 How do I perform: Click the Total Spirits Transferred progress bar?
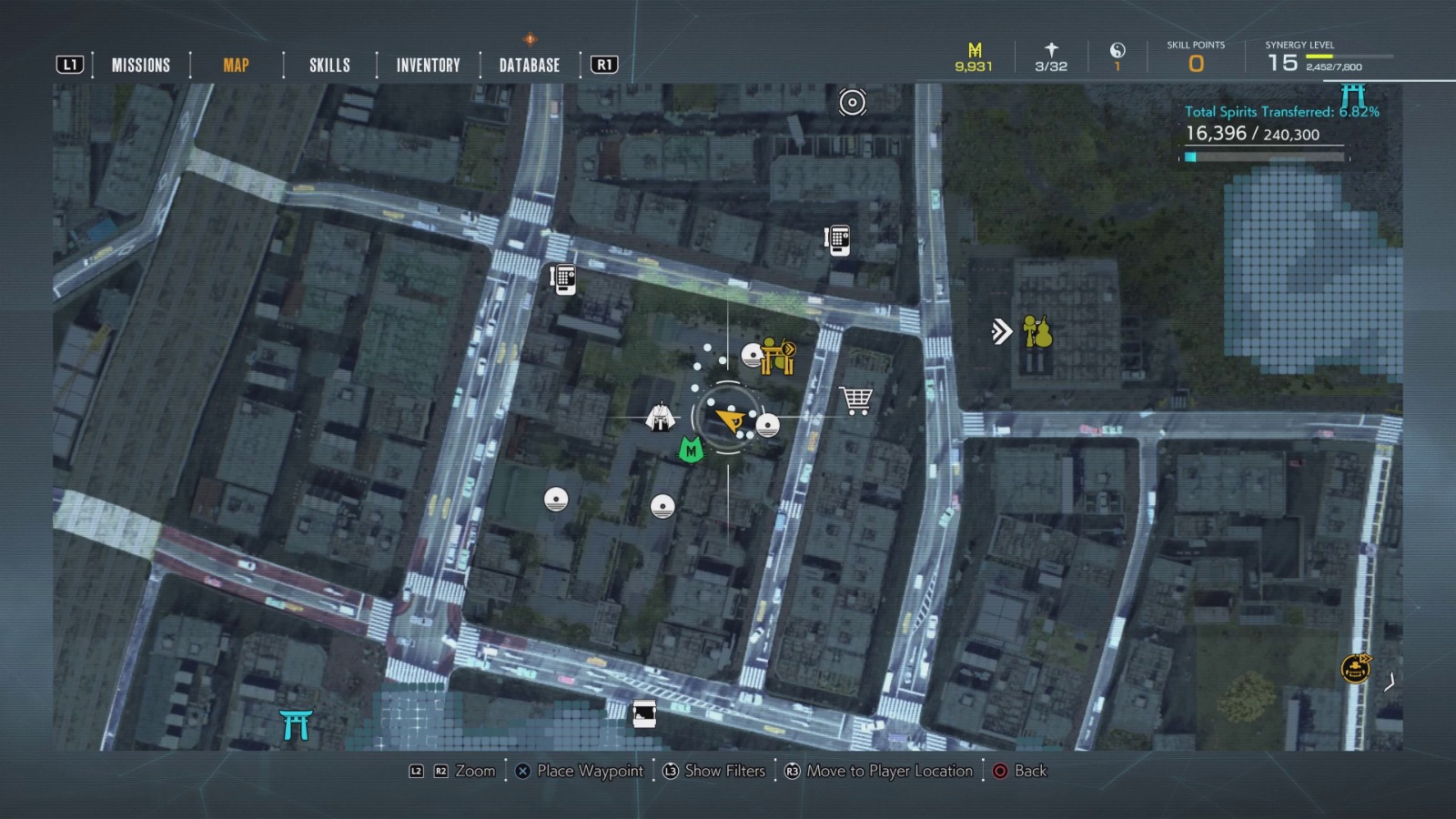point(1265,156)
